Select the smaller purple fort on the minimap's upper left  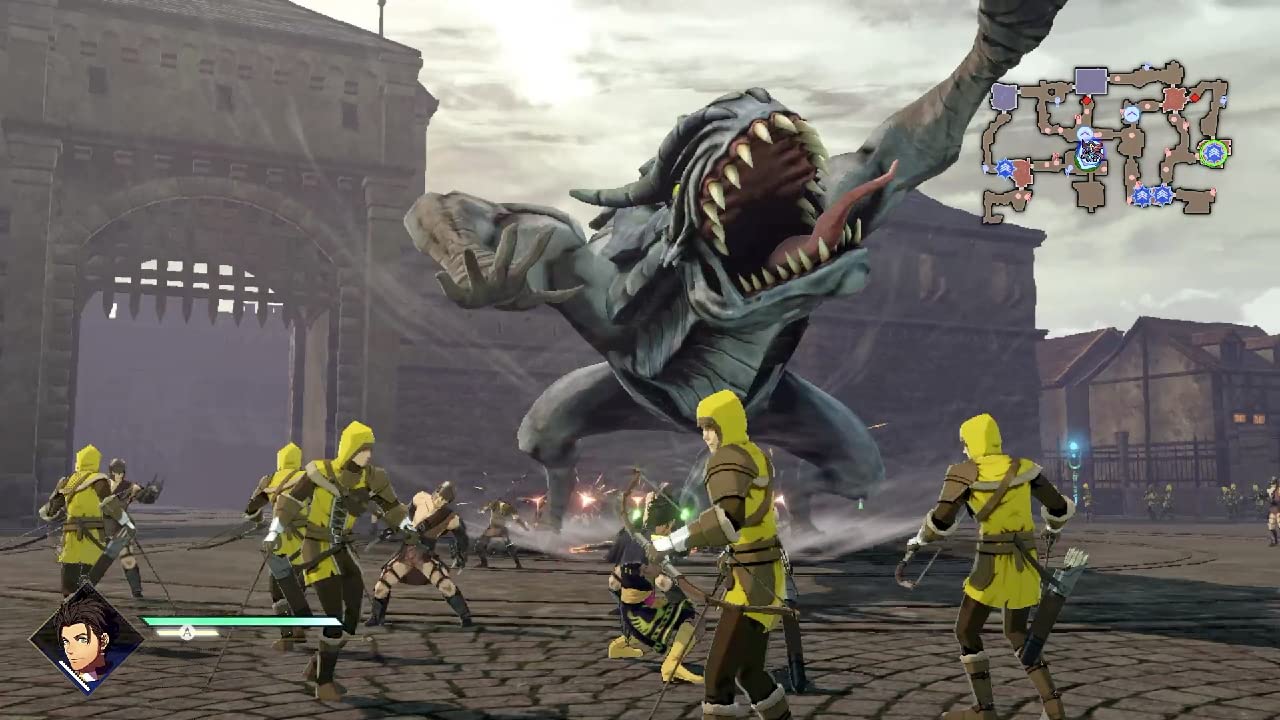pos(1002,97)
